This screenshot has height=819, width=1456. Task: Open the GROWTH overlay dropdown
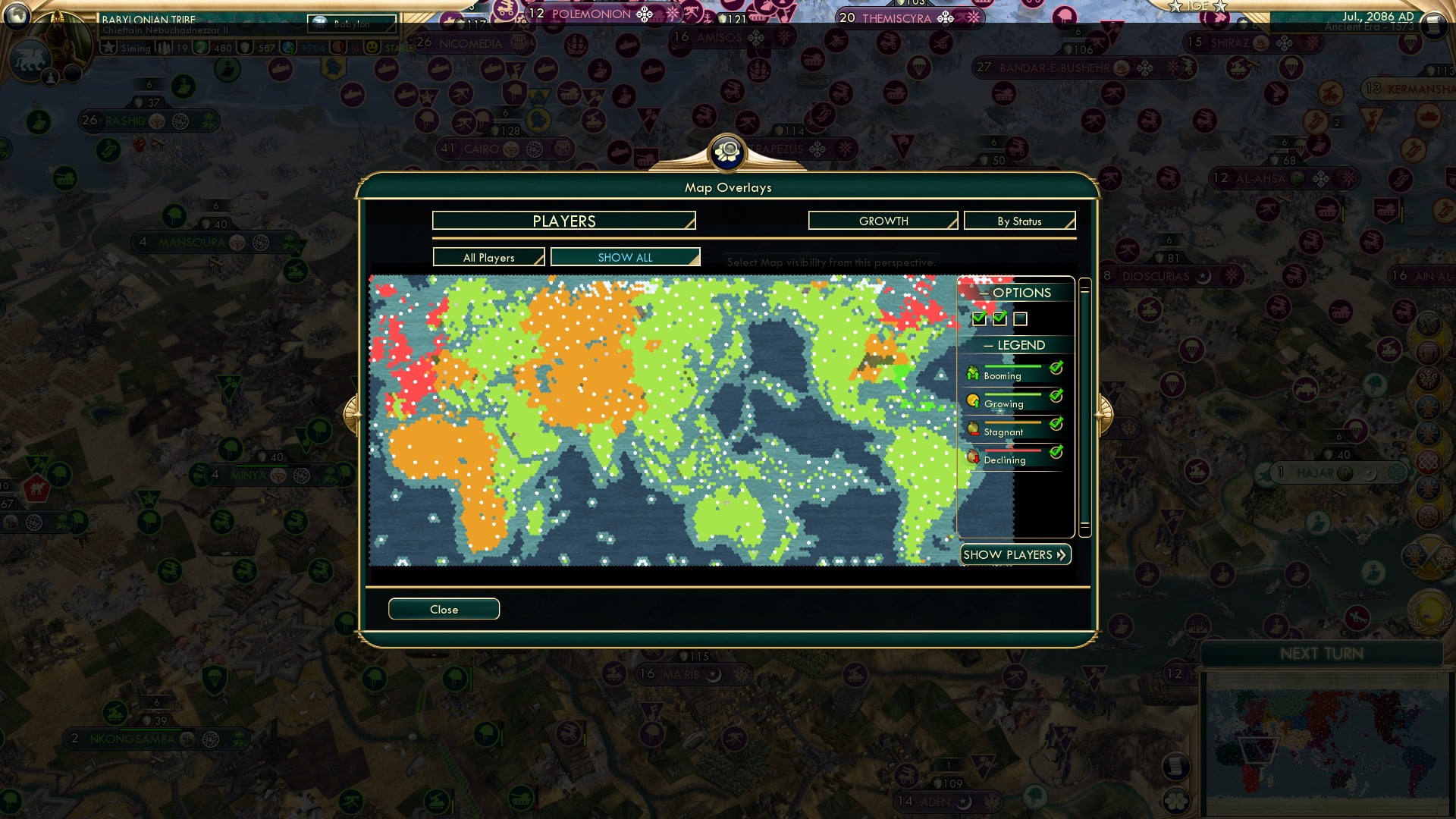pos(882,221)
